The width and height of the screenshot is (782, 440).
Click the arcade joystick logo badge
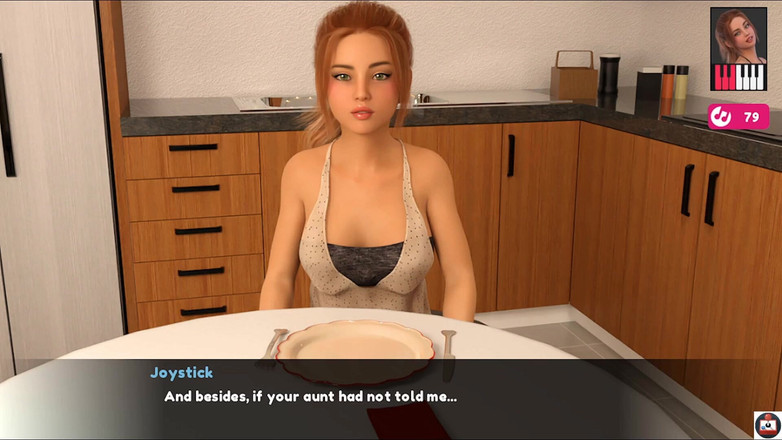(x=767, y=424)
